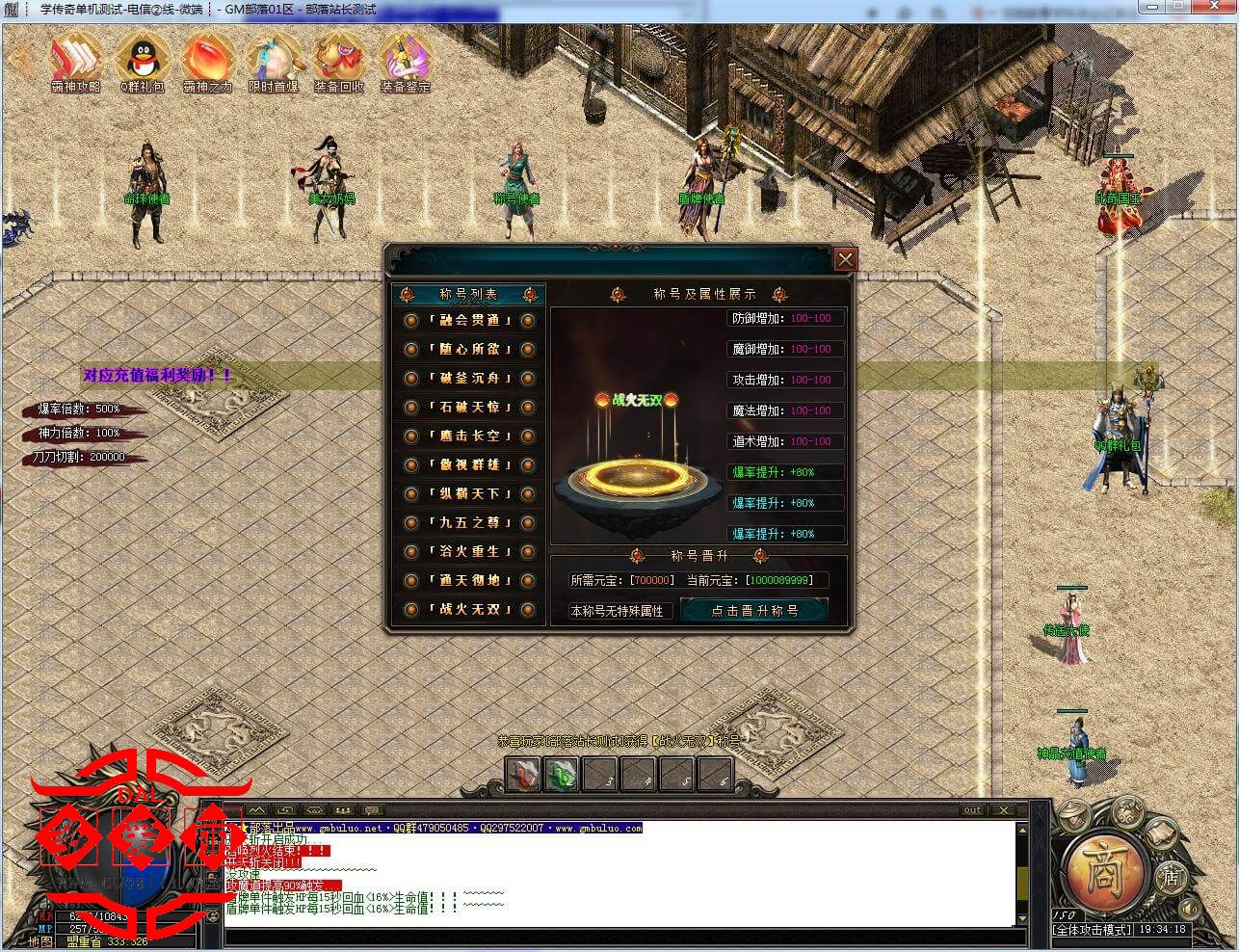Choose the 鹰击长空 title entry
Image resolution: width=1239 pixels, height=952 pixels.
pyautogui.click(x=469, y=436)
